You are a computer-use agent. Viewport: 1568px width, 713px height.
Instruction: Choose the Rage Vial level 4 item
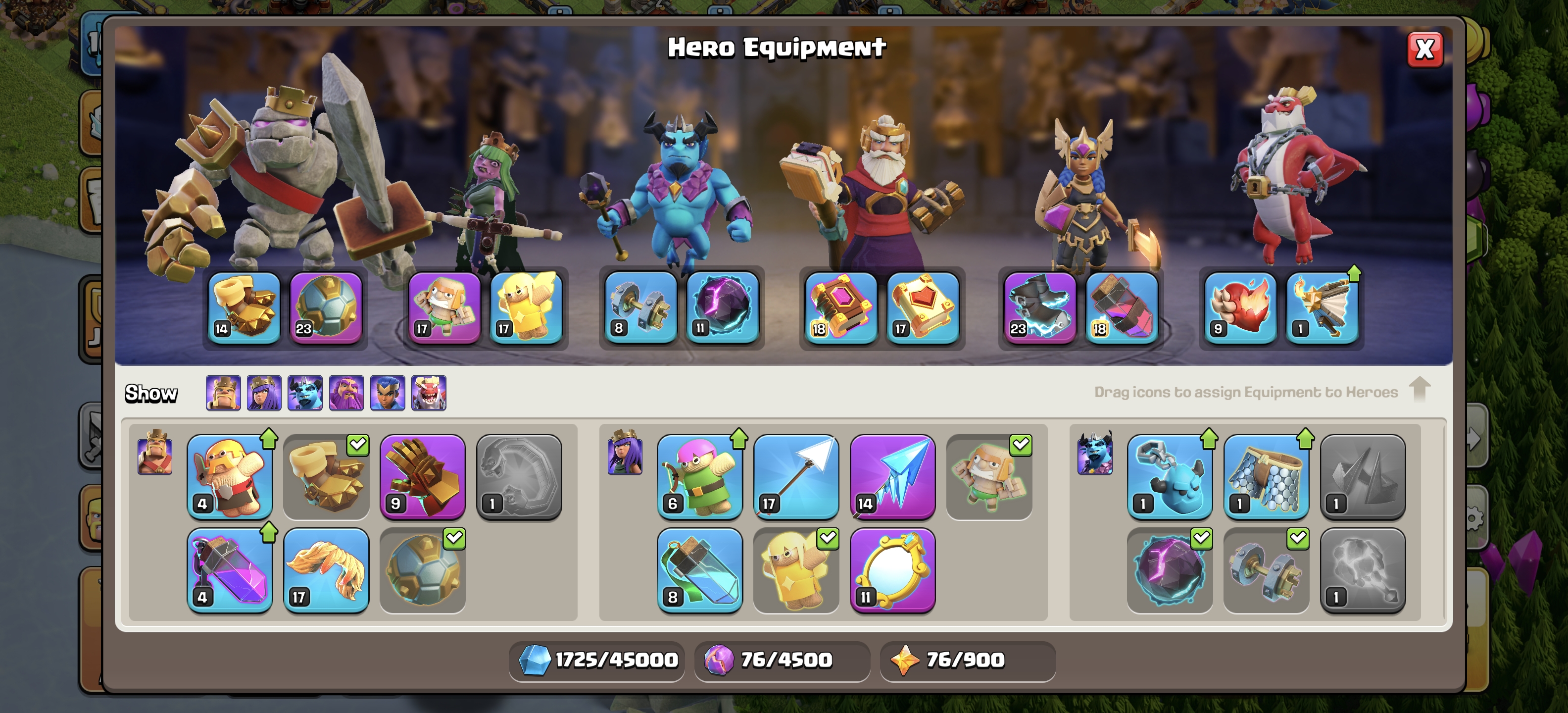230,570
